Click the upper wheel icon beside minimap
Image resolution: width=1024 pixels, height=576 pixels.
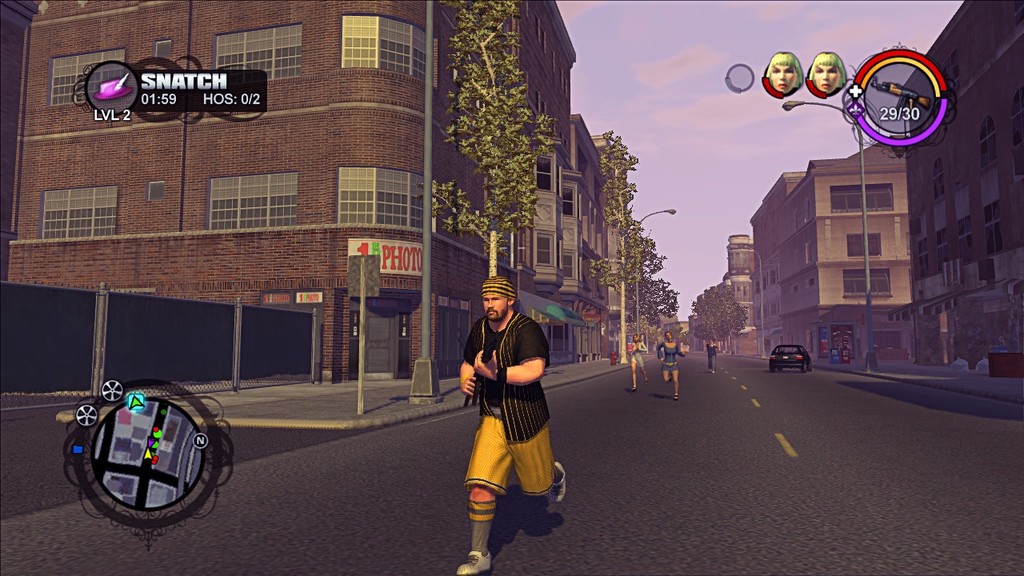coord(111,391)
